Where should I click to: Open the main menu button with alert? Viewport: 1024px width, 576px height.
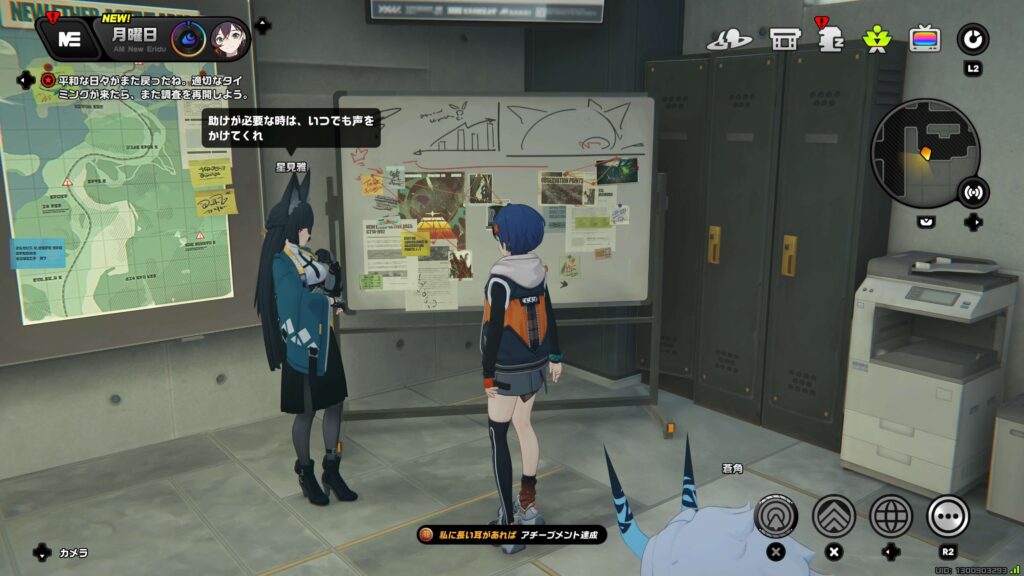69,39
